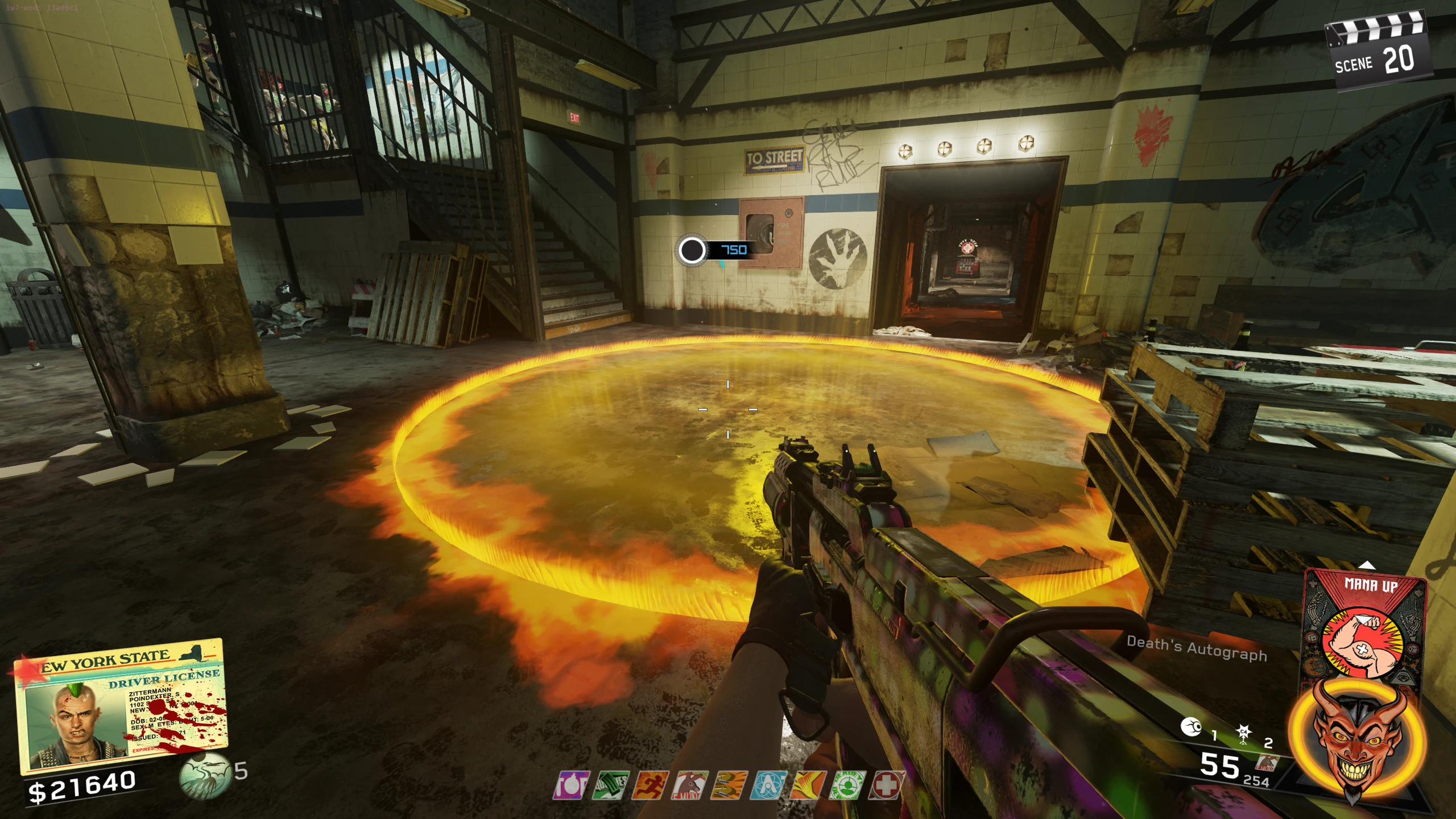This screenshot has width=1456, height=819.
Task: Choose the C4 lethal equipment icon
Action: coord(1244,734)
